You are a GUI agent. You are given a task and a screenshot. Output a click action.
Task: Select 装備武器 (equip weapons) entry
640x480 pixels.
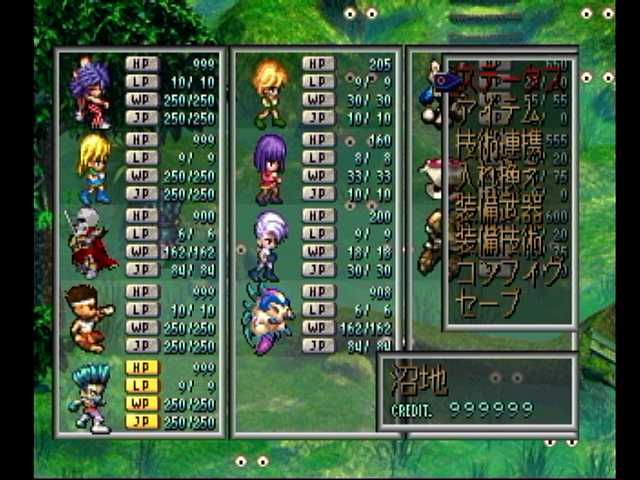498,213
